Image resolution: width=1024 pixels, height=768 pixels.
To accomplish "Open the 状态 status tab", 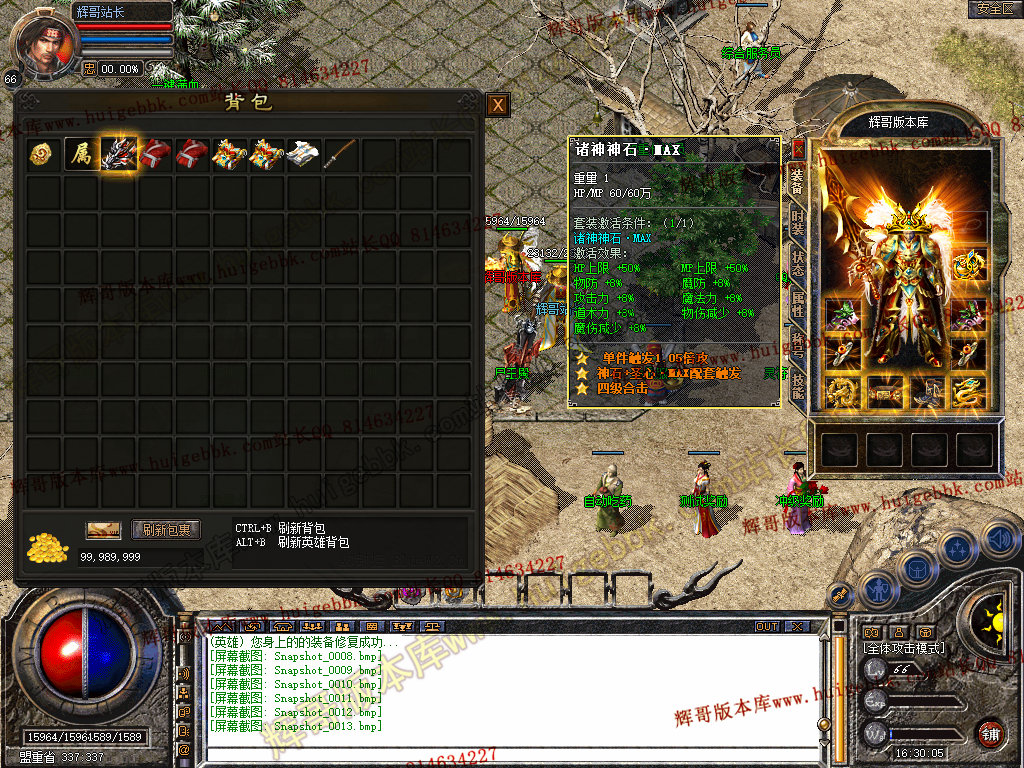I will tap(797, 261).
